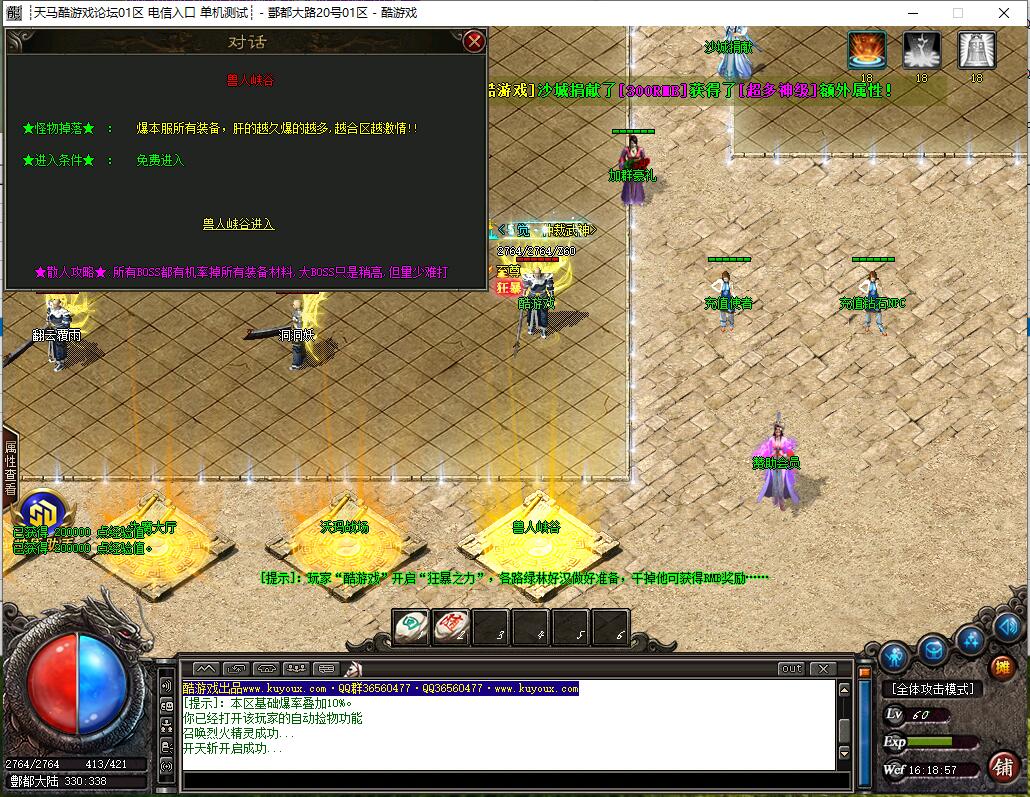The width and height of the screenshot is (1030, 797).
Task: Open the orange 摊 stall button
Action: (1001, 667)
